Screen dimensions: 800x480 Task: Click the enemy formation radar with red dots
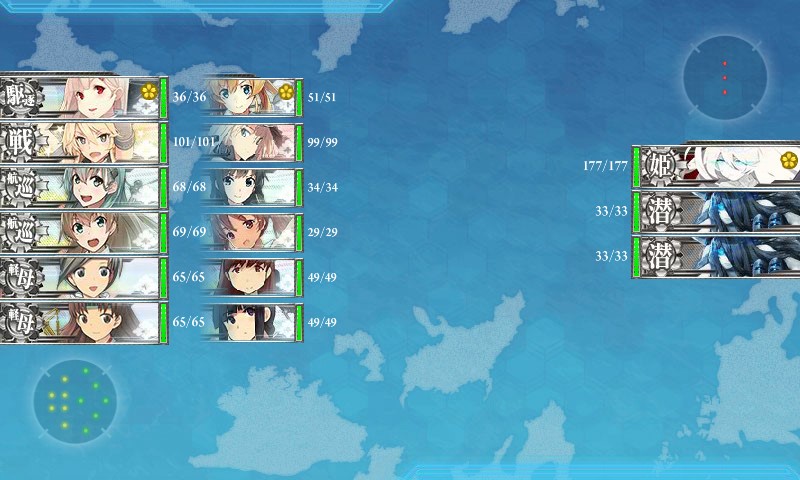click(x=725, y=76)
